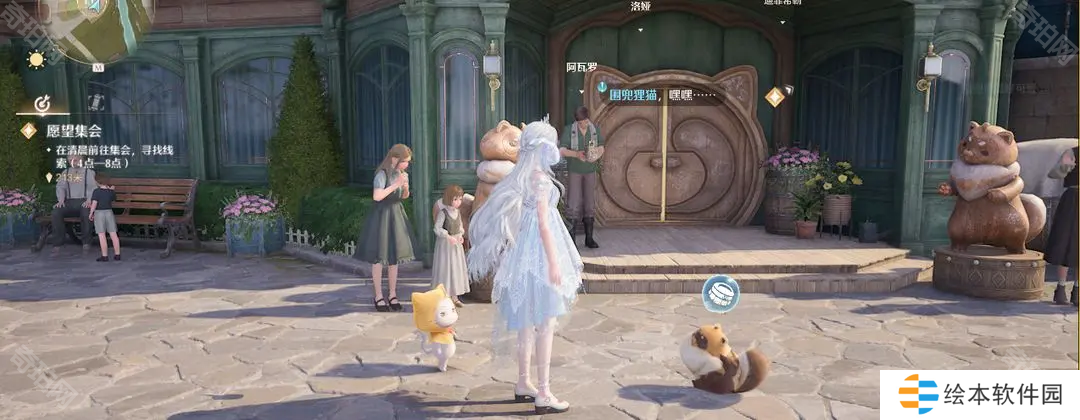1080x420 pixels.
Task: Select the gold diamond quest waypoint marker
Action: (774, 96)
